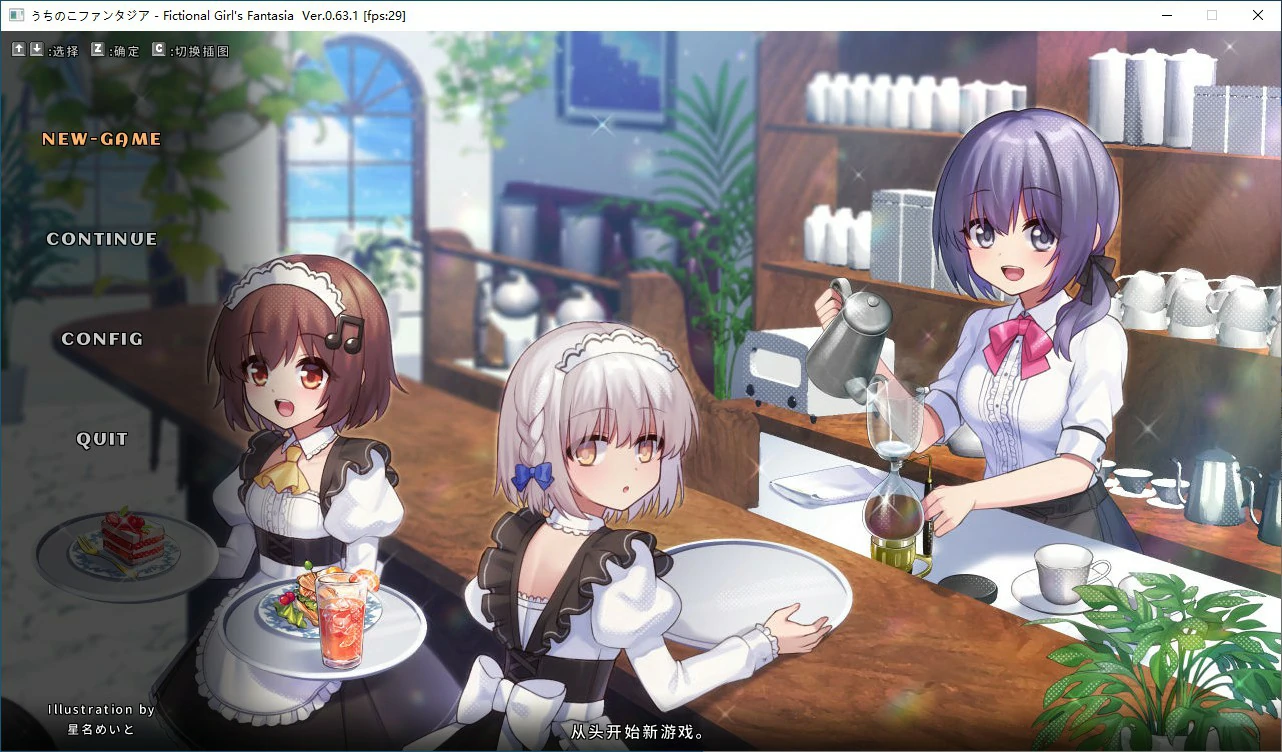1282x752 pixels.
Task: Click the game icon in the title bar
Action: pyautogui.click(x=14, y=15)
